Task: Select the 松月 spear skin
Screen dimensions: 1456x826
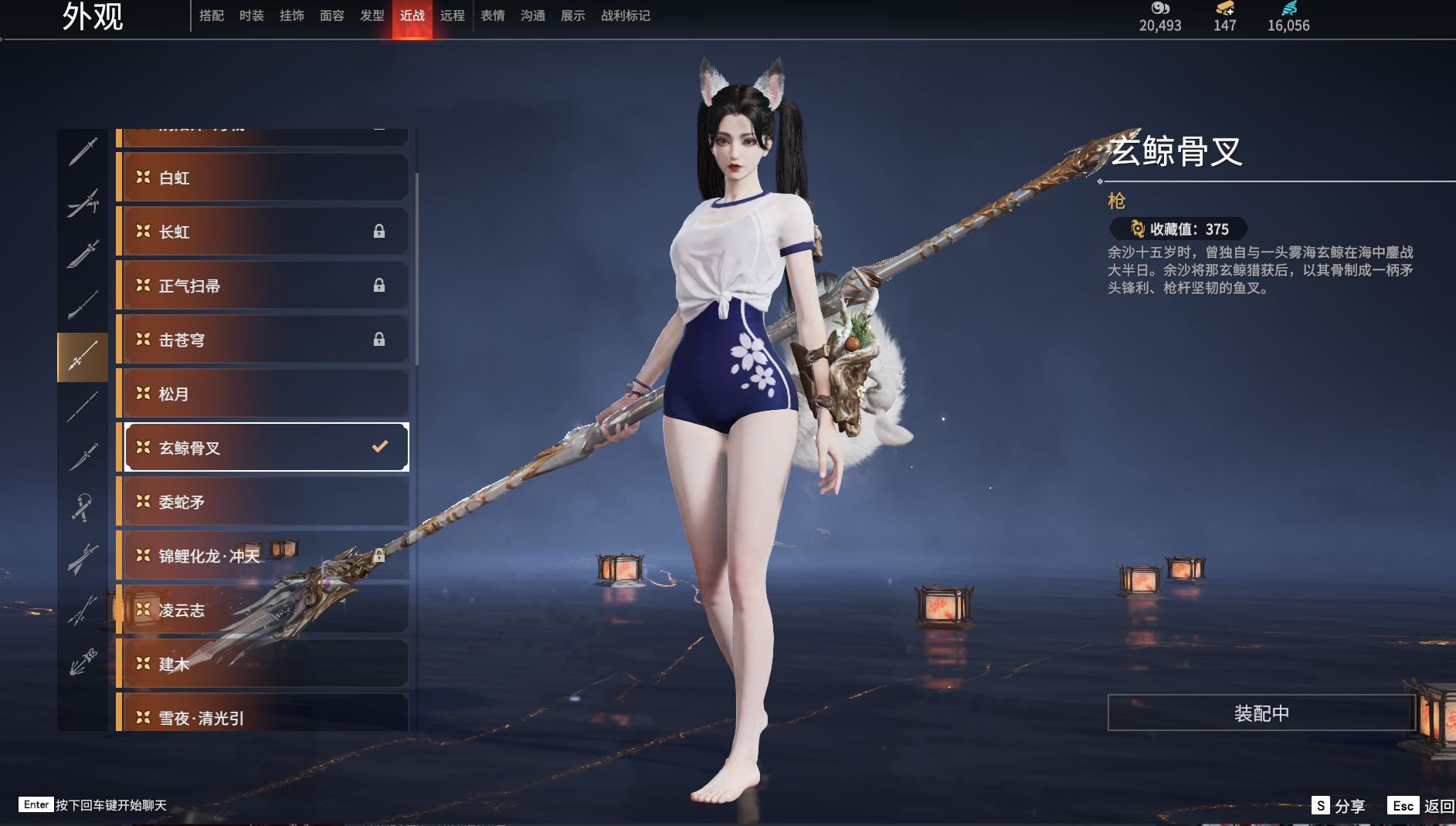Action: tap(263, 394)
